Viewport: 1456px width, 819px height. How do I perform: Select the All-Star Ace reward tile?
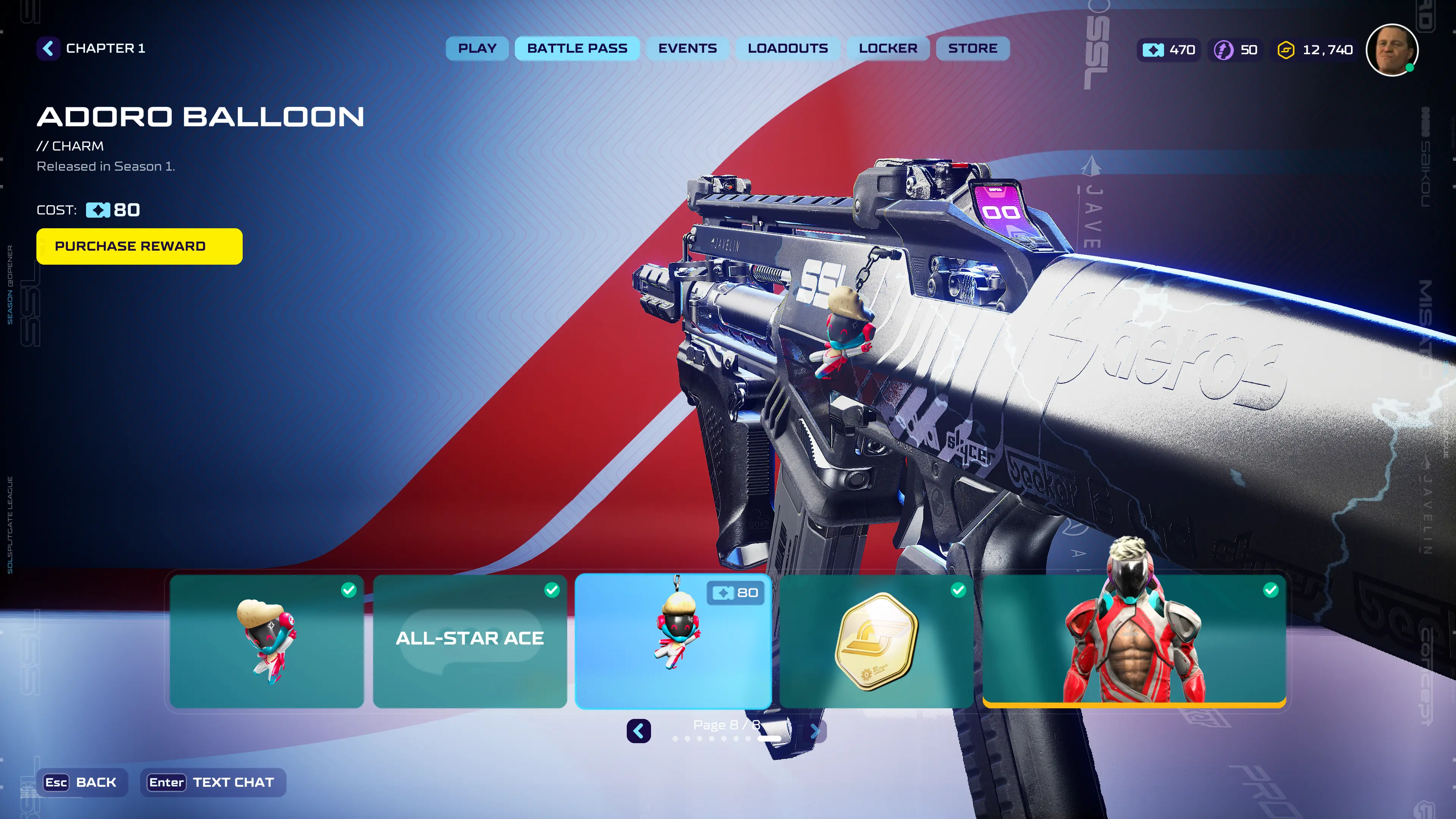tap(470, 641)
